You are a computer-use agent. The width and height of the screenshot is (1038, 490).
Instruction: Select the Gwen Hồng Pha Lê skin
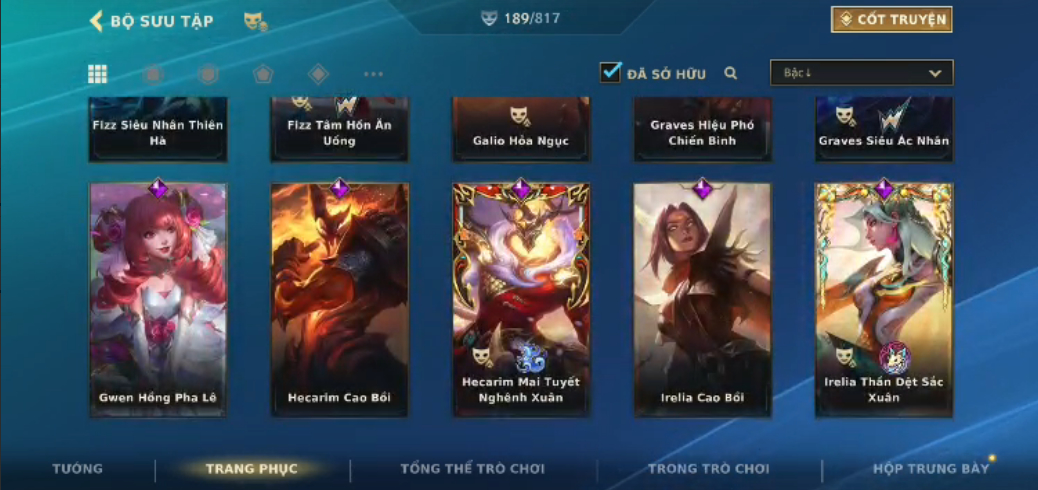click(x=158, y=299)
